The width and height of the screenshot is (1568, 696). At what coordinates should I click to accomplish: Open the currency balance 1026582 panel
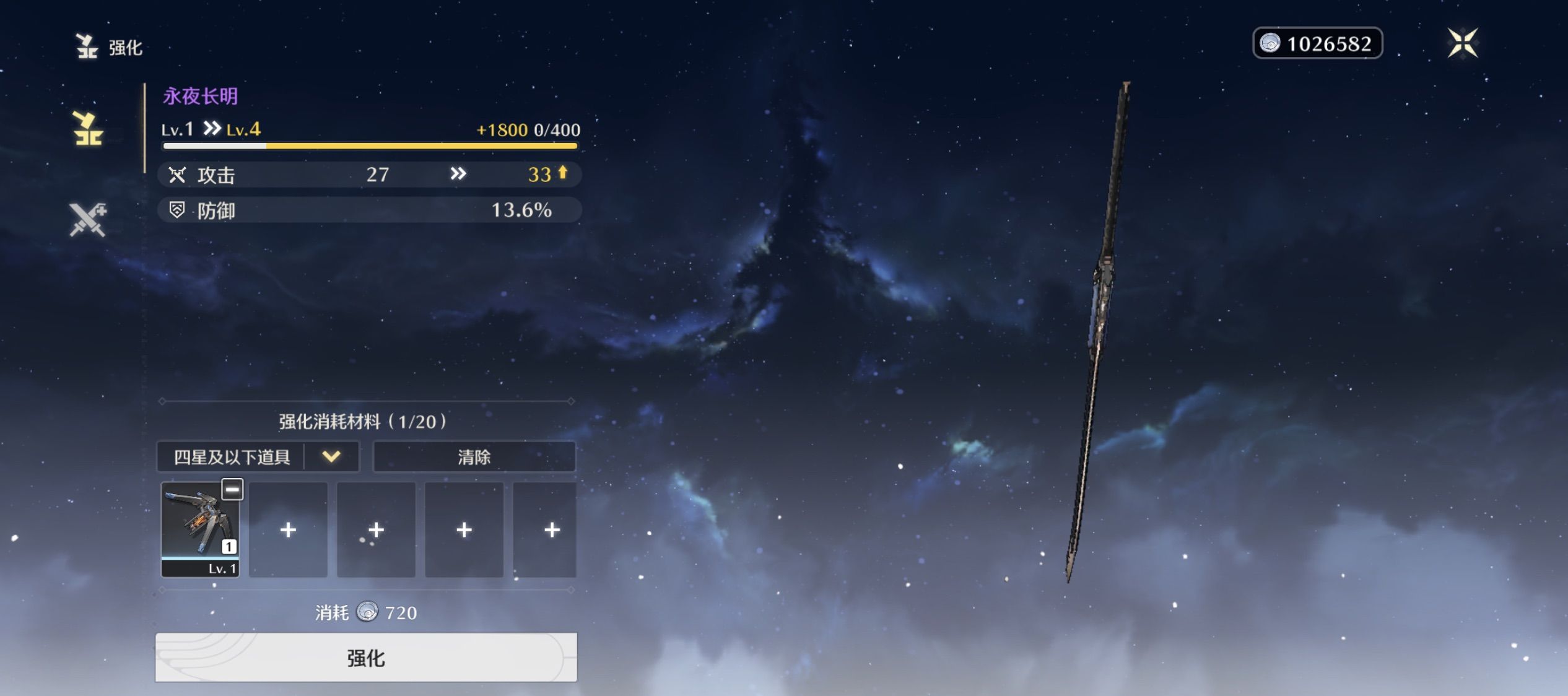1317,43
